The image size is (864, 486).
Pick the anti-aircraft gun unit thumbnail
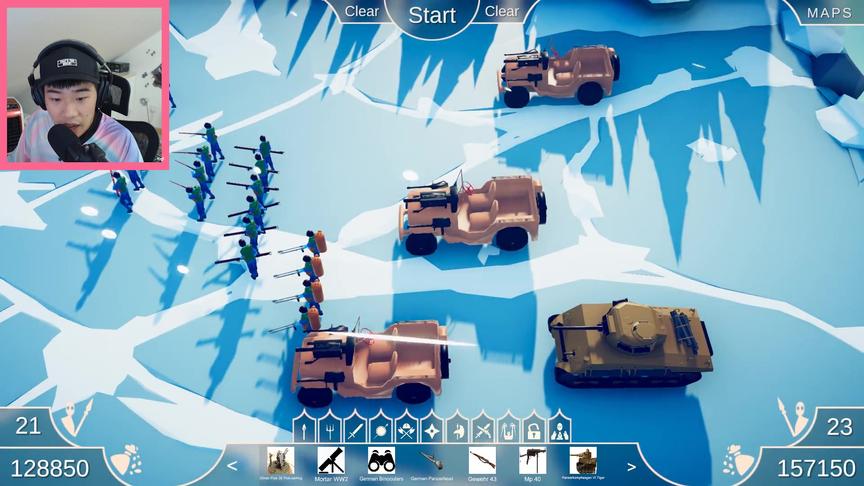281,463
